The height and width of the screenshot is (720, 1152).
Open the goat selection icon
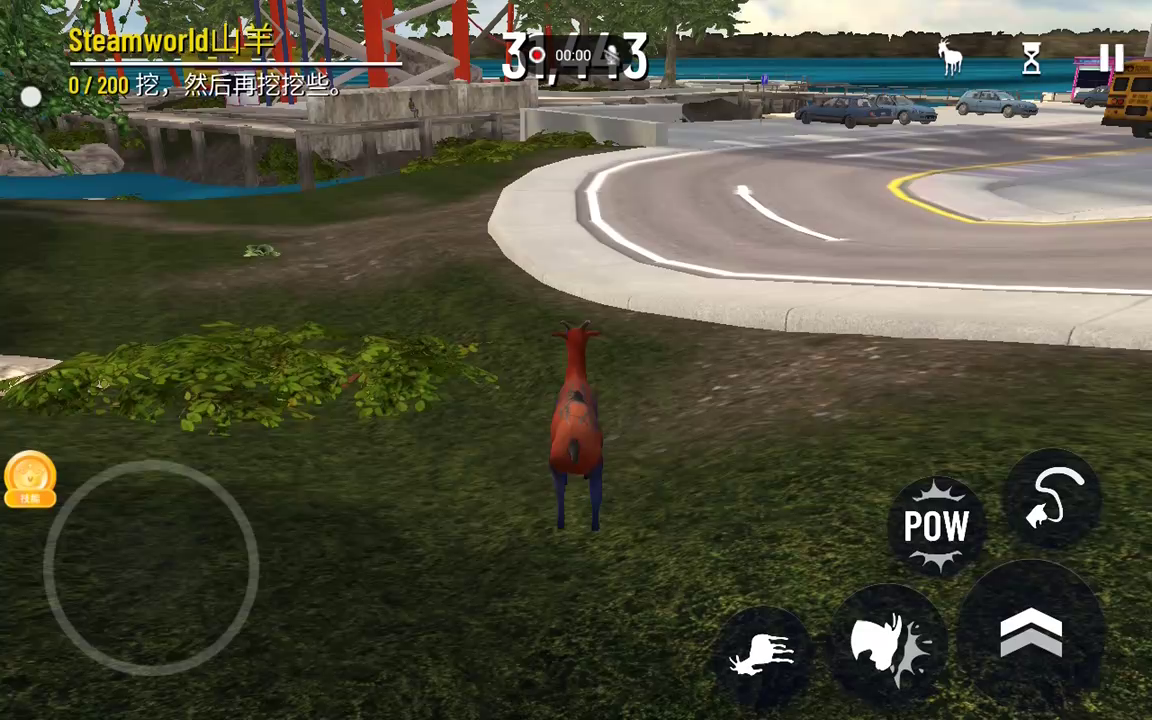950,58
